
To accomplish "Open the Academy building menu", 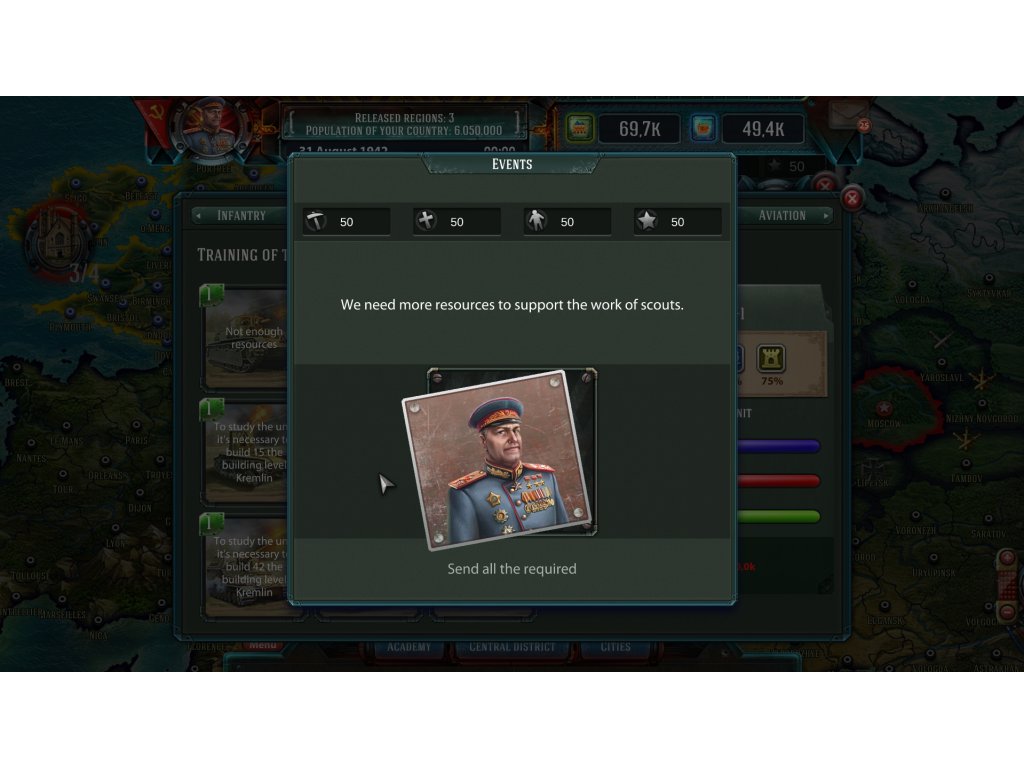I will click(x=409, y=647).
